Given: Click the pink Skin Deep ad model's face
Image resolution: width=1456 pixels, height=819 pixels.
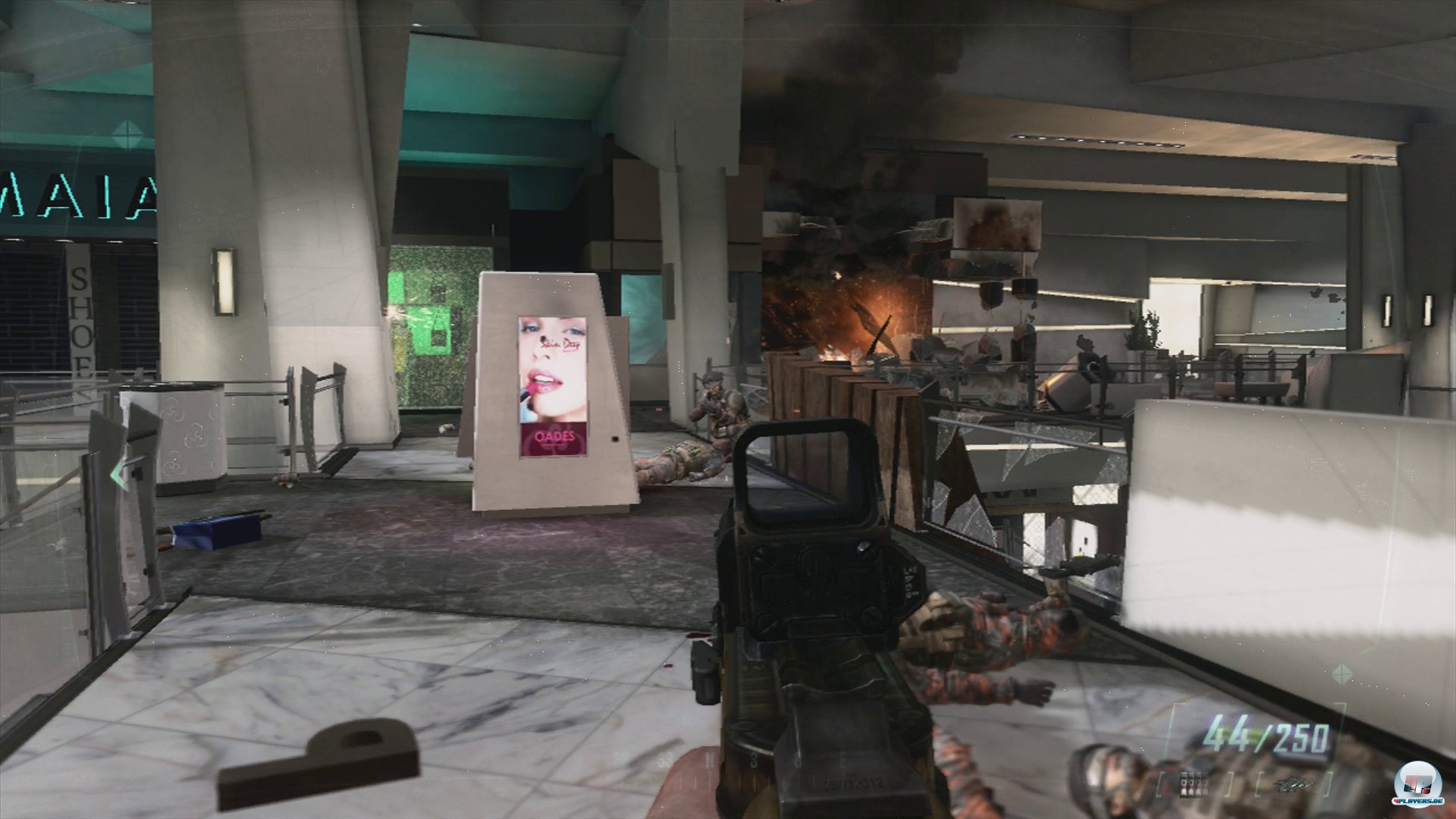Looking at the screenshot, I should tap(548, 364).
